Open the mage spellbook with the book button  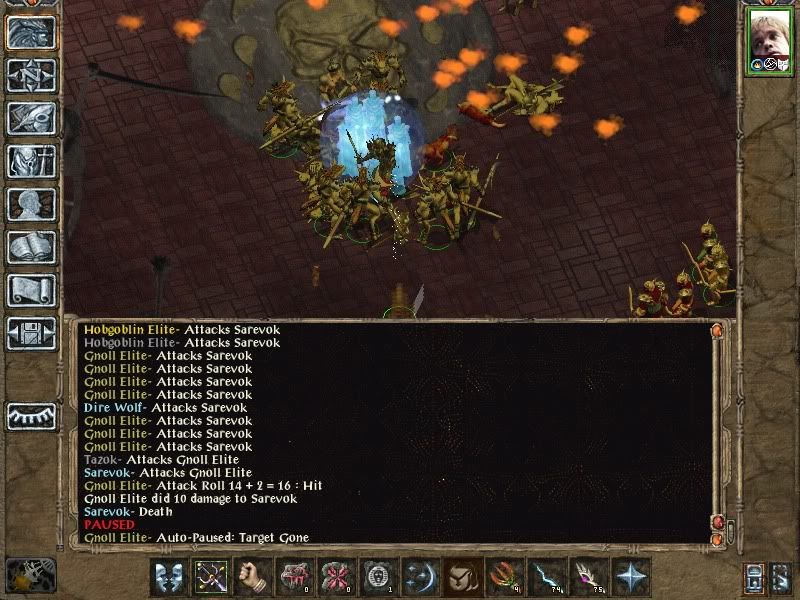31,247
